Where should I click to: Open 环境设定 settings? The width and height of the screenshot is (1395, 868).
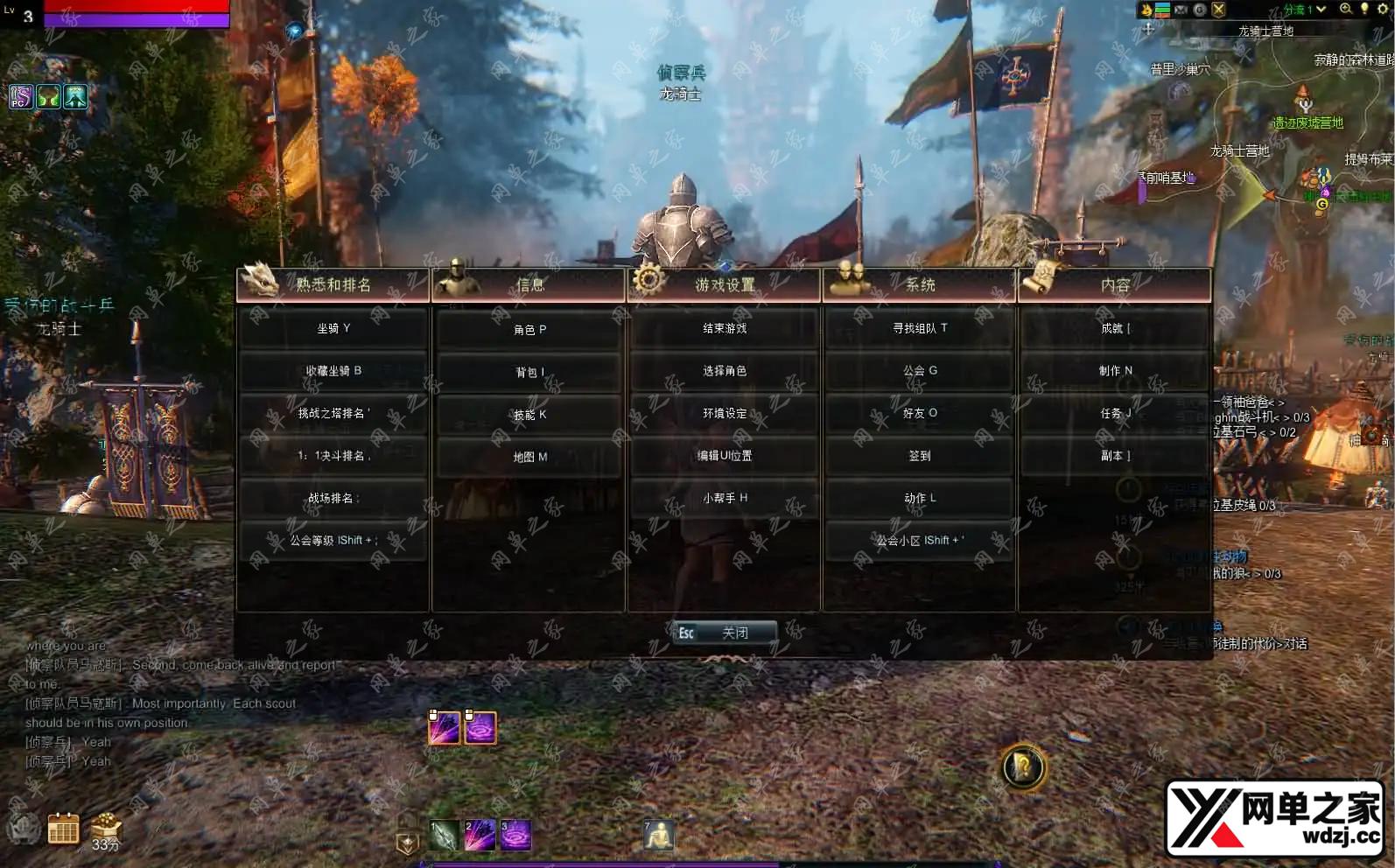coord(725,413)
